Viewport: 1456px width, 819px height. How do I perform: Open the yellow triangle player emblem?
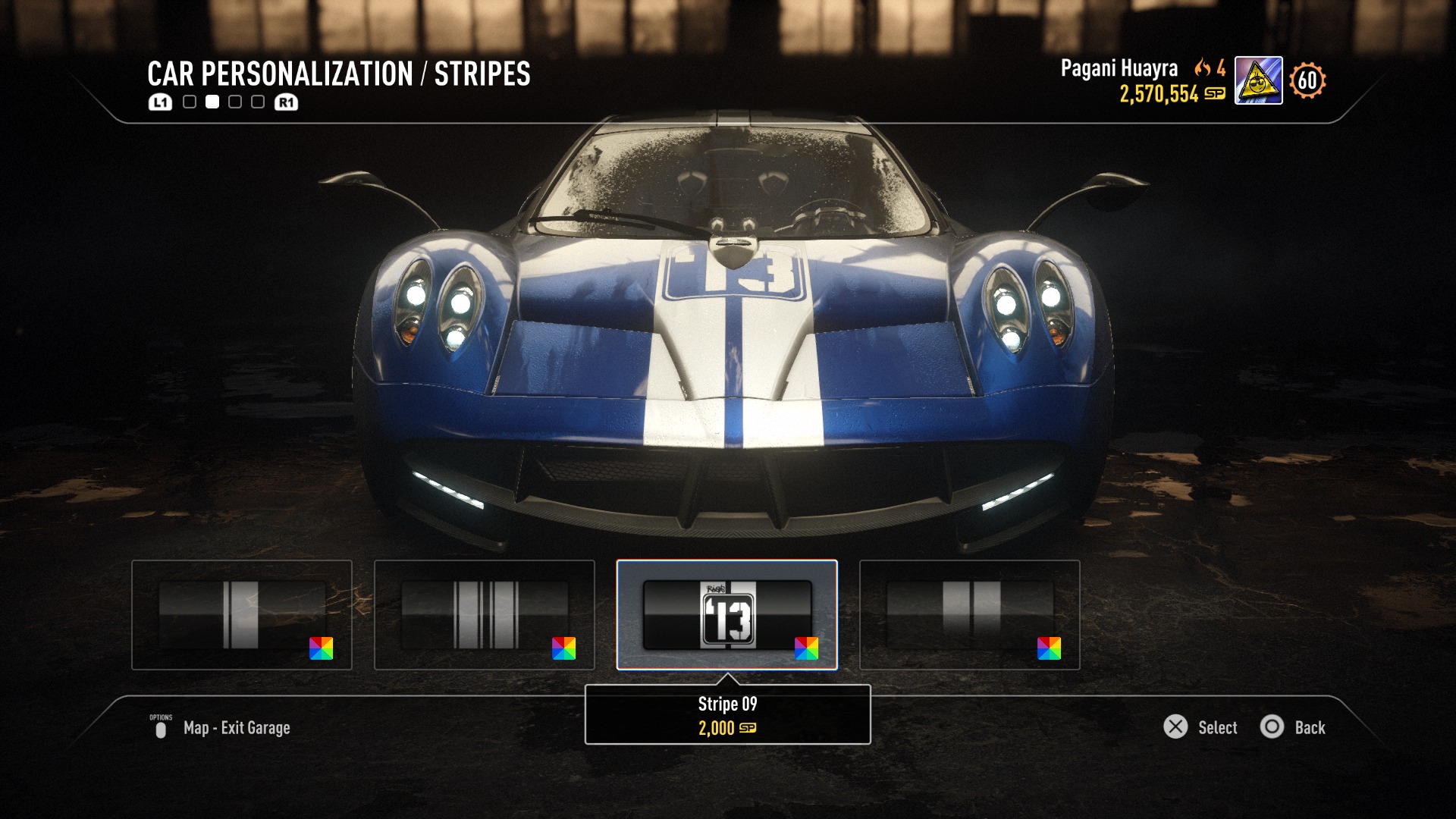[x=1258, y=80]
